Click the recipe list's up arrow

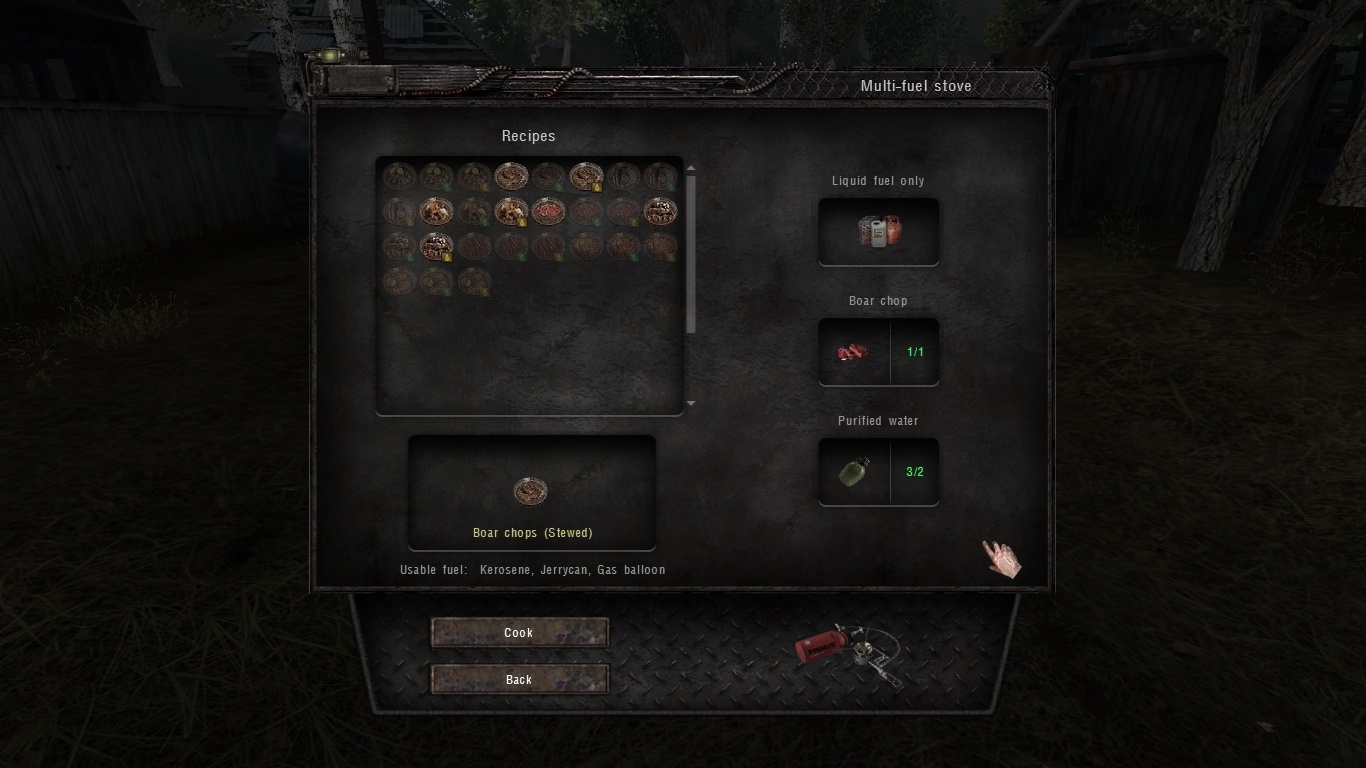pyautogui.click(x=691, y=169)
